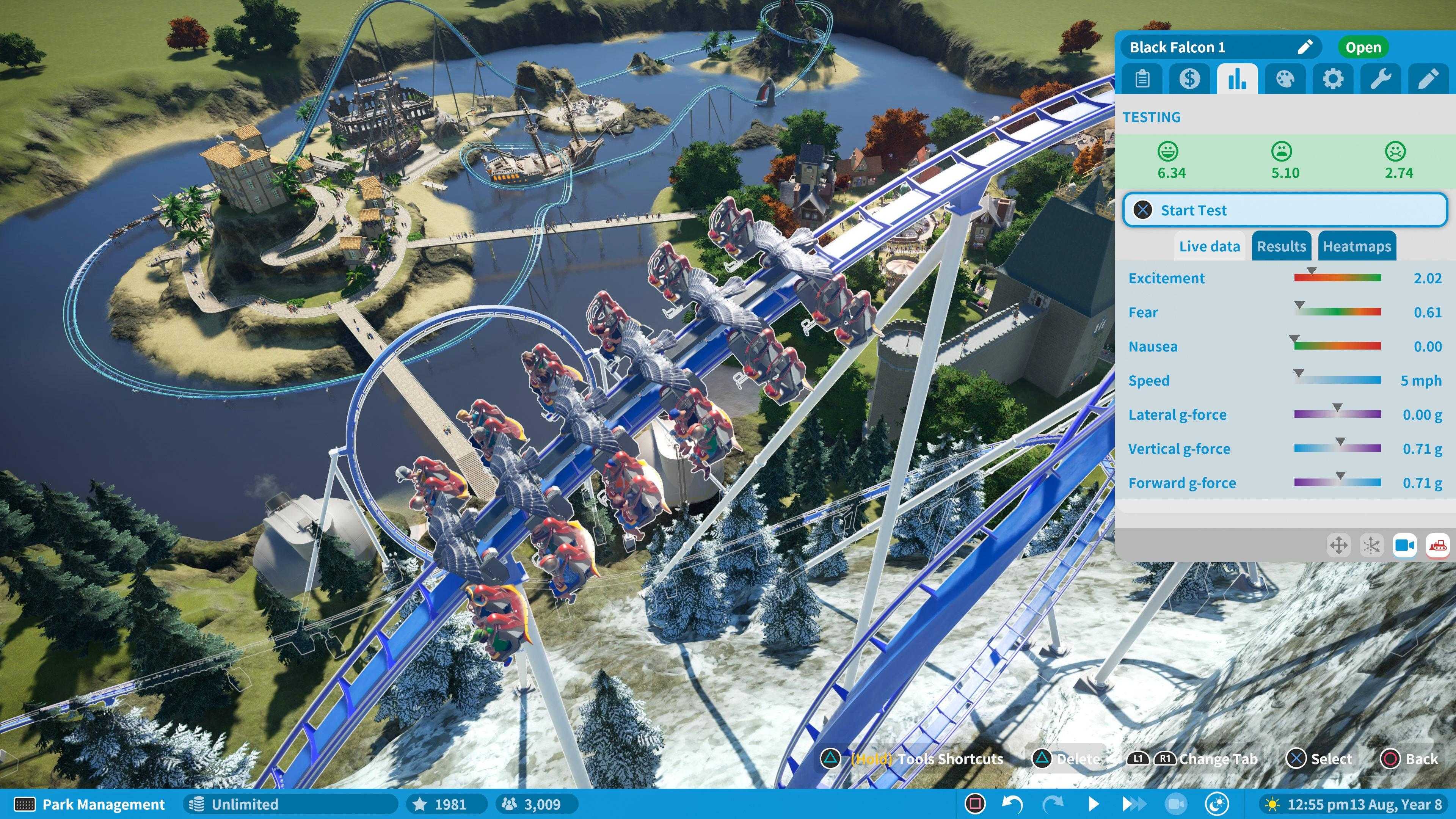Rename Black Falcon 1 using the pencil button

[1304, 47]
